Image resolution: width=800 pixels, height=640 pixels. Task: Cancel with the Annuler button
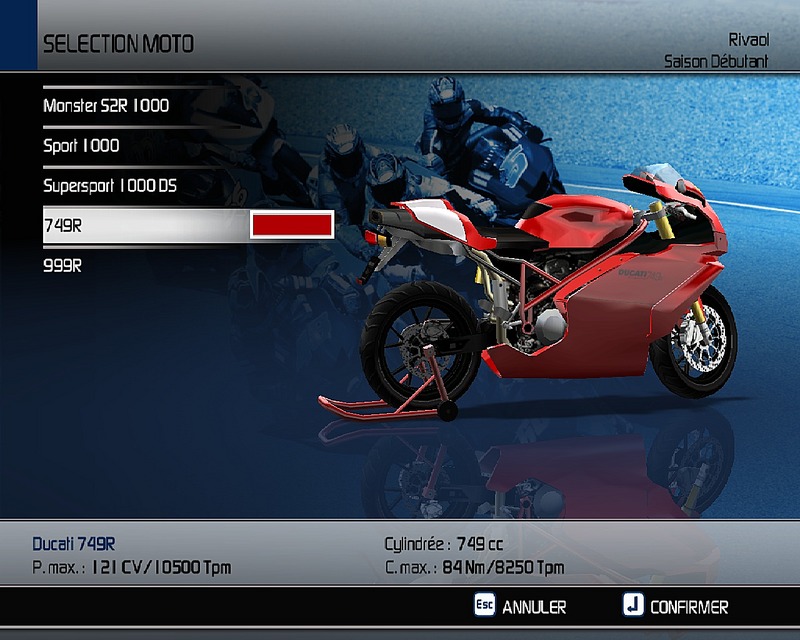(x=520, y=606)
